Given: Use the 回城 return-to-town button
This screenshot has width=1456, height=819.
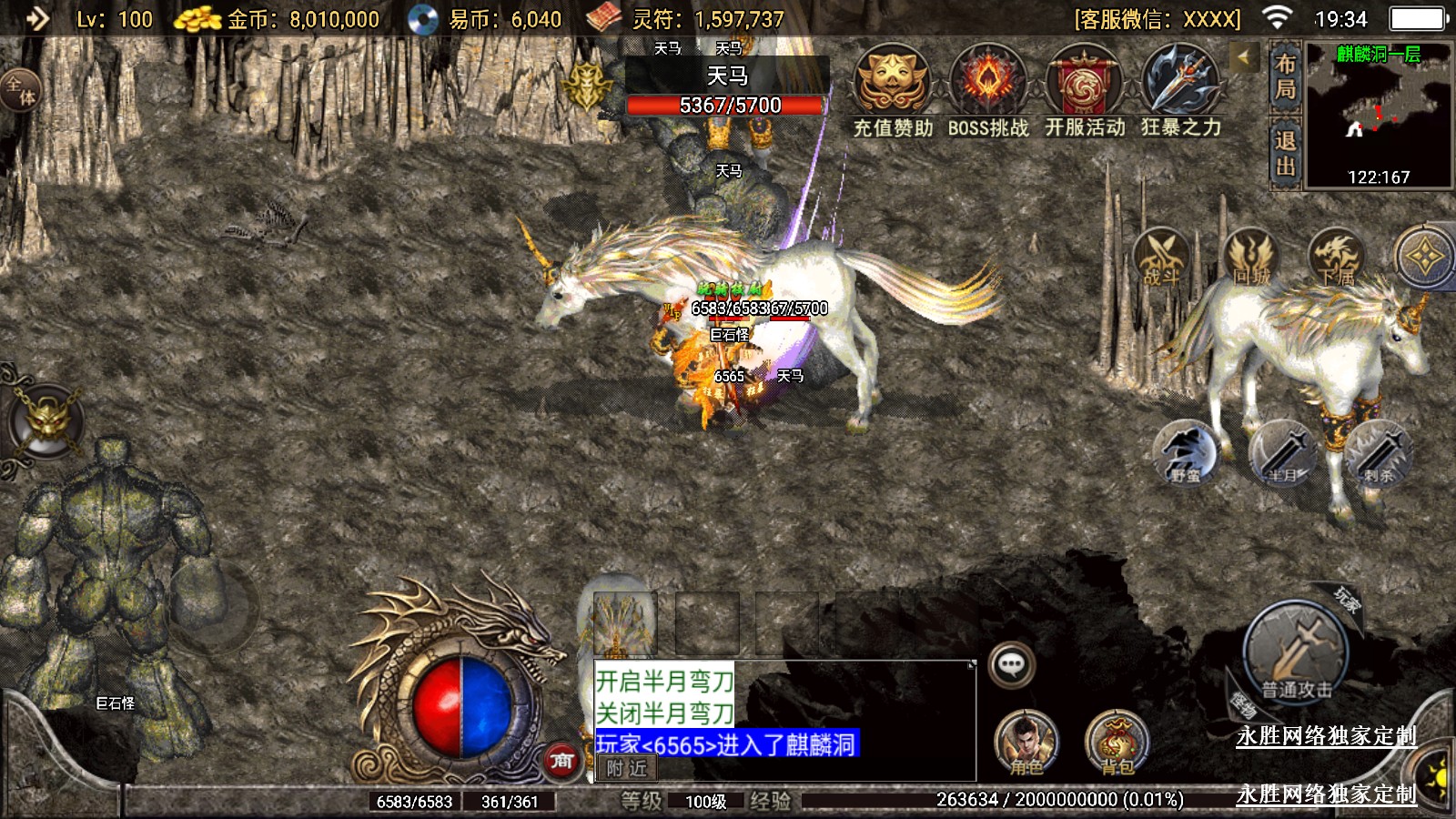Looking at the screenshot, I should coord(1250,258).
